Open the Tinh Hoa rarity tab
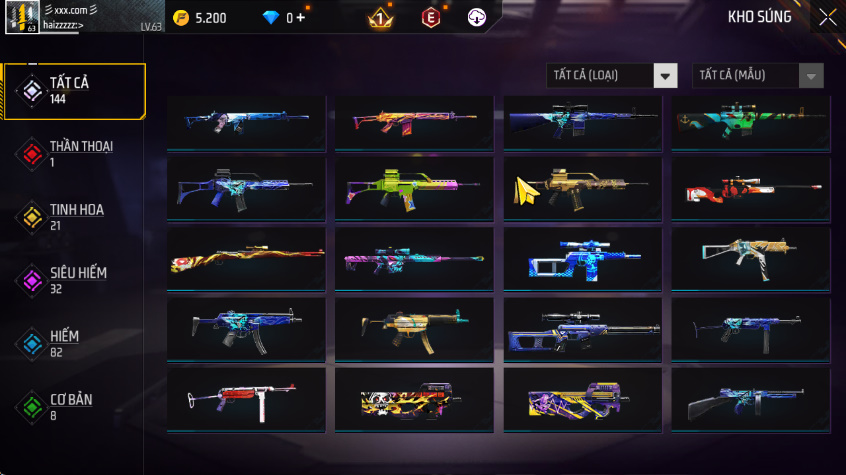 click(x=73, y=216)
